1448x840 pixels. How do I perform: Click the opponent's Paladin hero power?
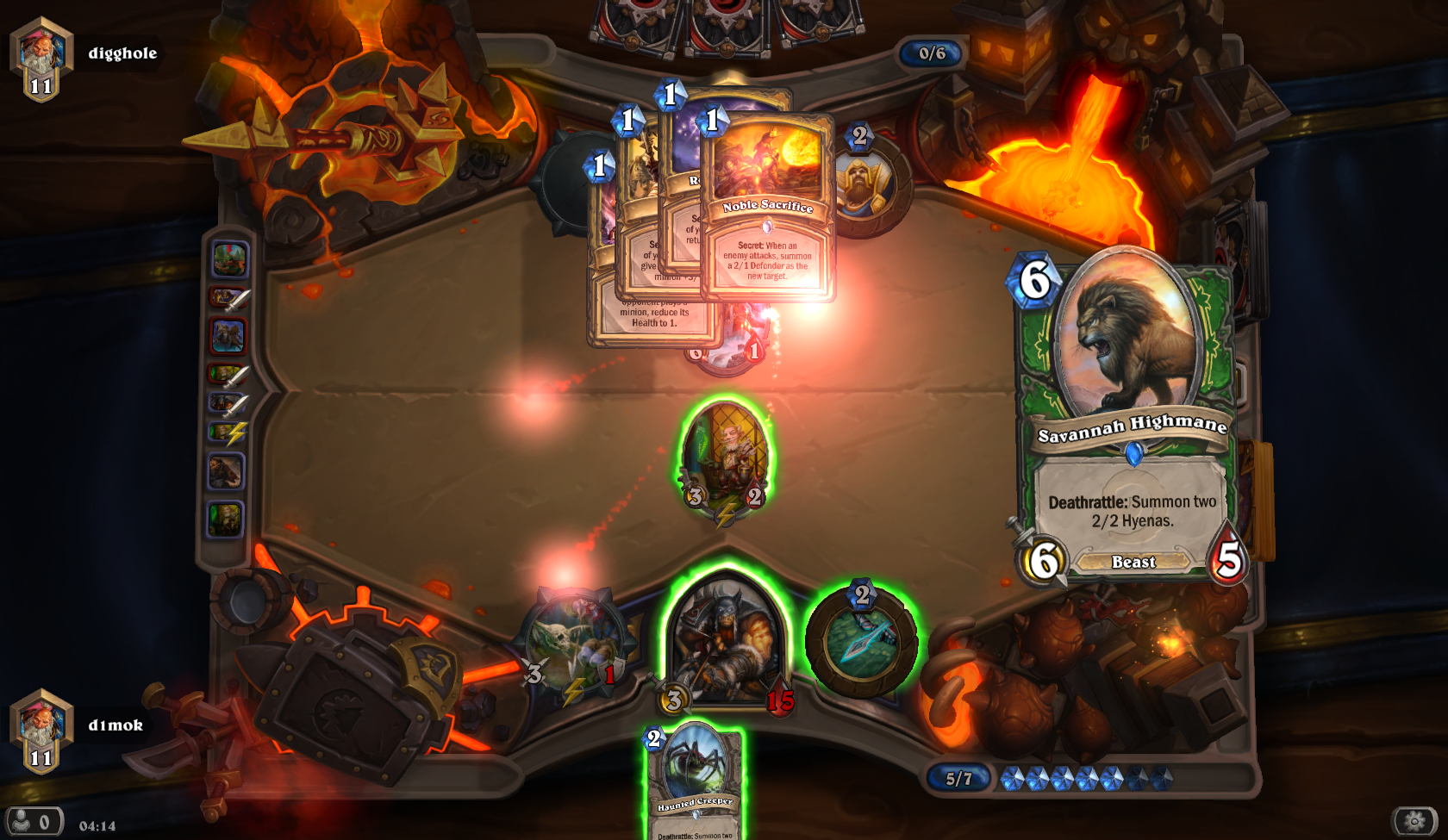coord(862,185)
